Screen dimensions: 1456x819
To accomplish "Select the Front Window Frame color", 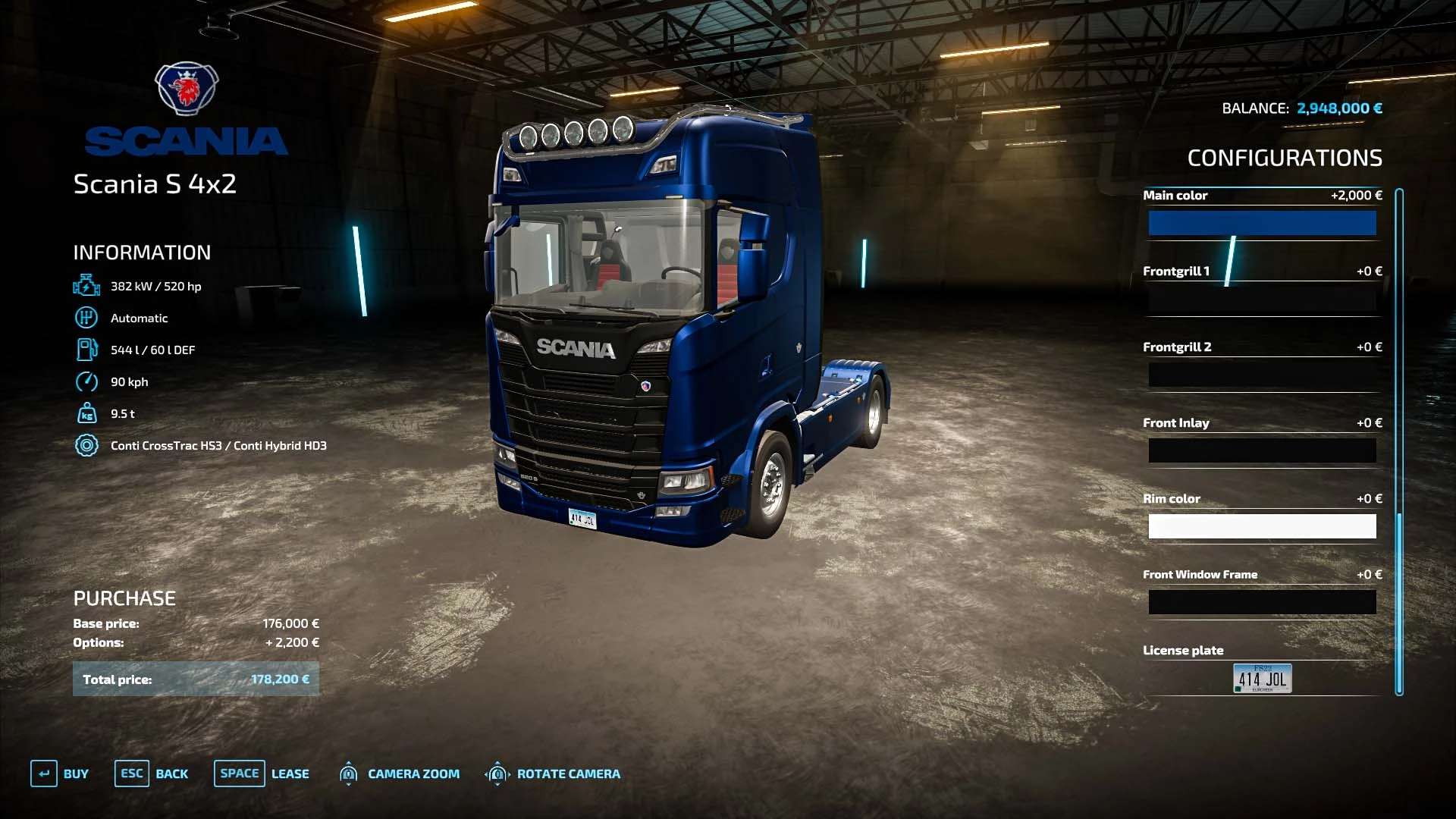I will pos(1262,602).
